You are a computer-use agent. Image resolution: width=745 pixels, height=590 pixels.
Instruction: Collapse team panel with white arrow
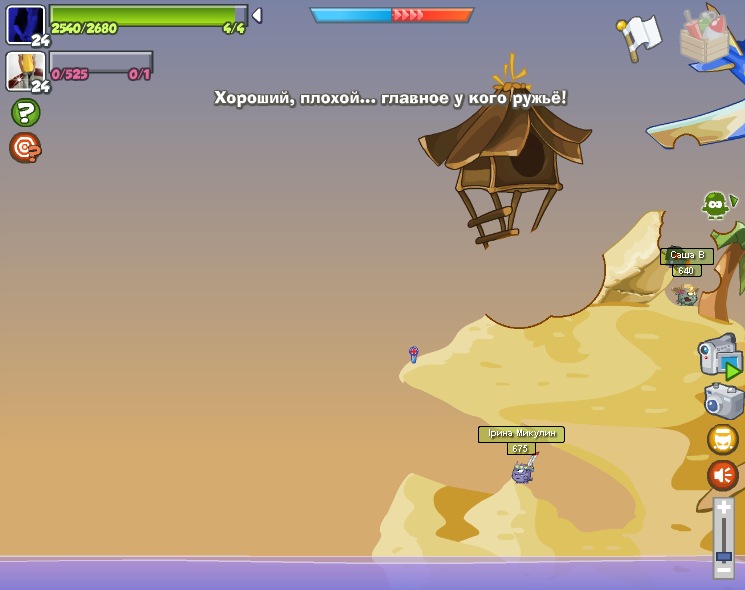(x=257, y=15)
